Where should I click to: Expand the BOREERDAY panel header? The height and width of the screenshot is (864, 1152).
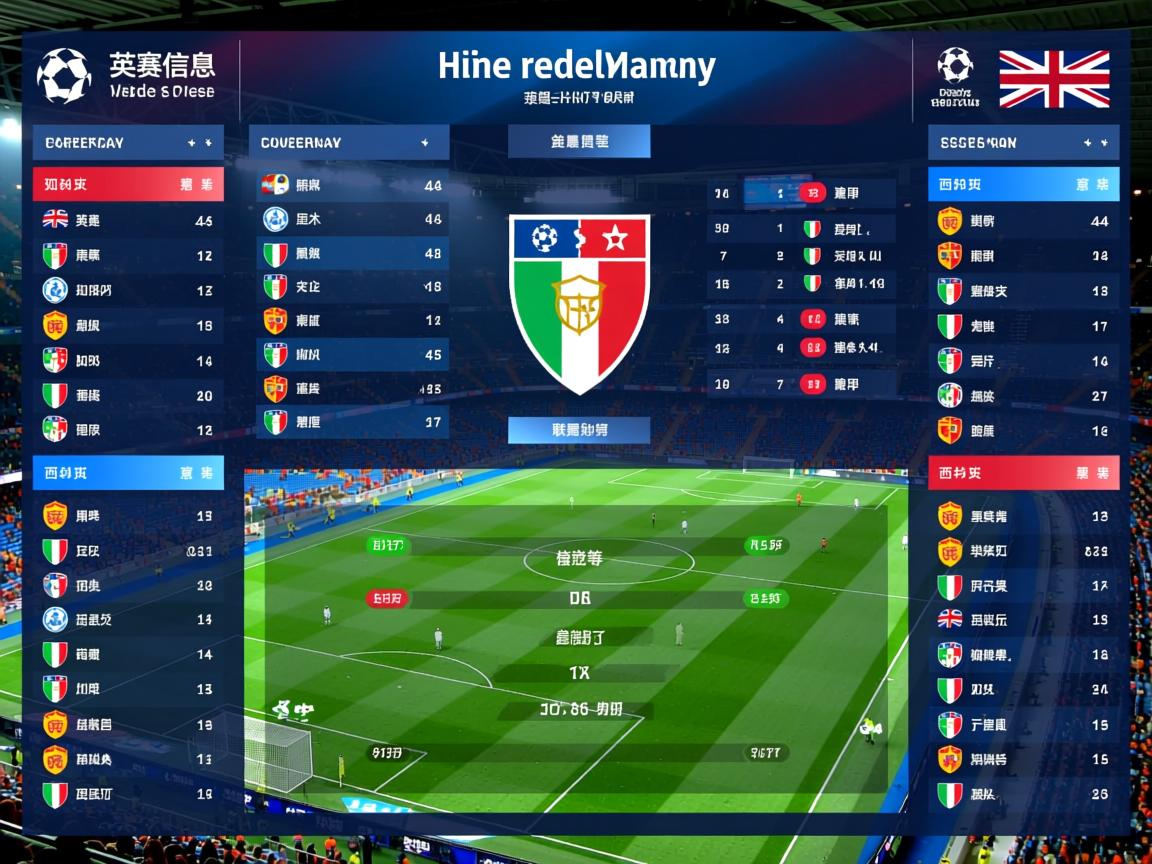click(x=128, y=143)
